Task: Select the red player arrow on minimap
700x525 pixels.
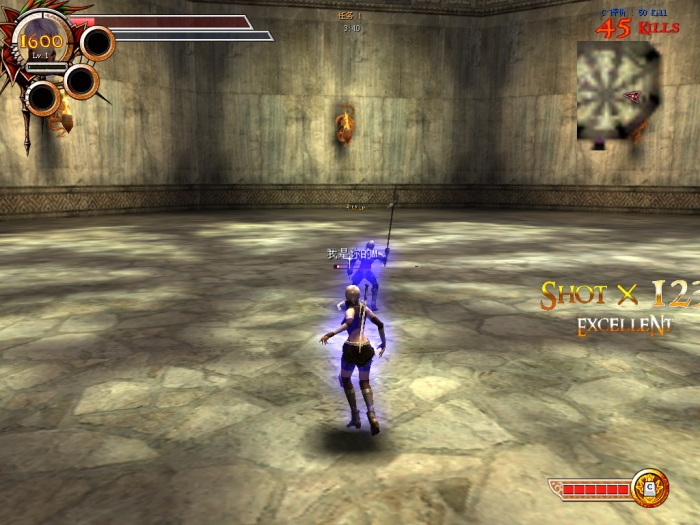Action: [632, 97]
